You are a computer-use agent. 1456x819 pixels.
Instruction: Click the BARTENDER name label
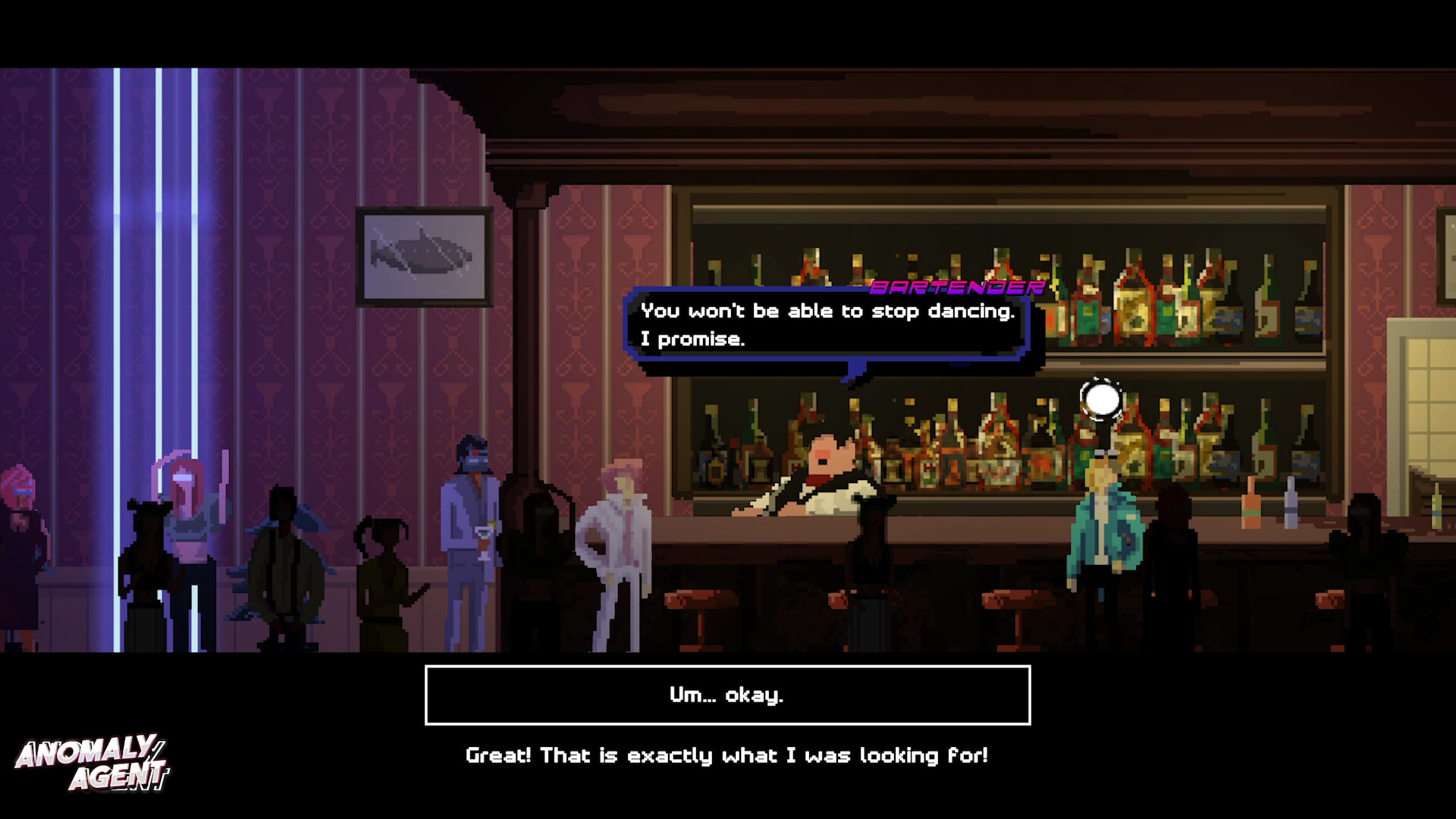[957, 288]
